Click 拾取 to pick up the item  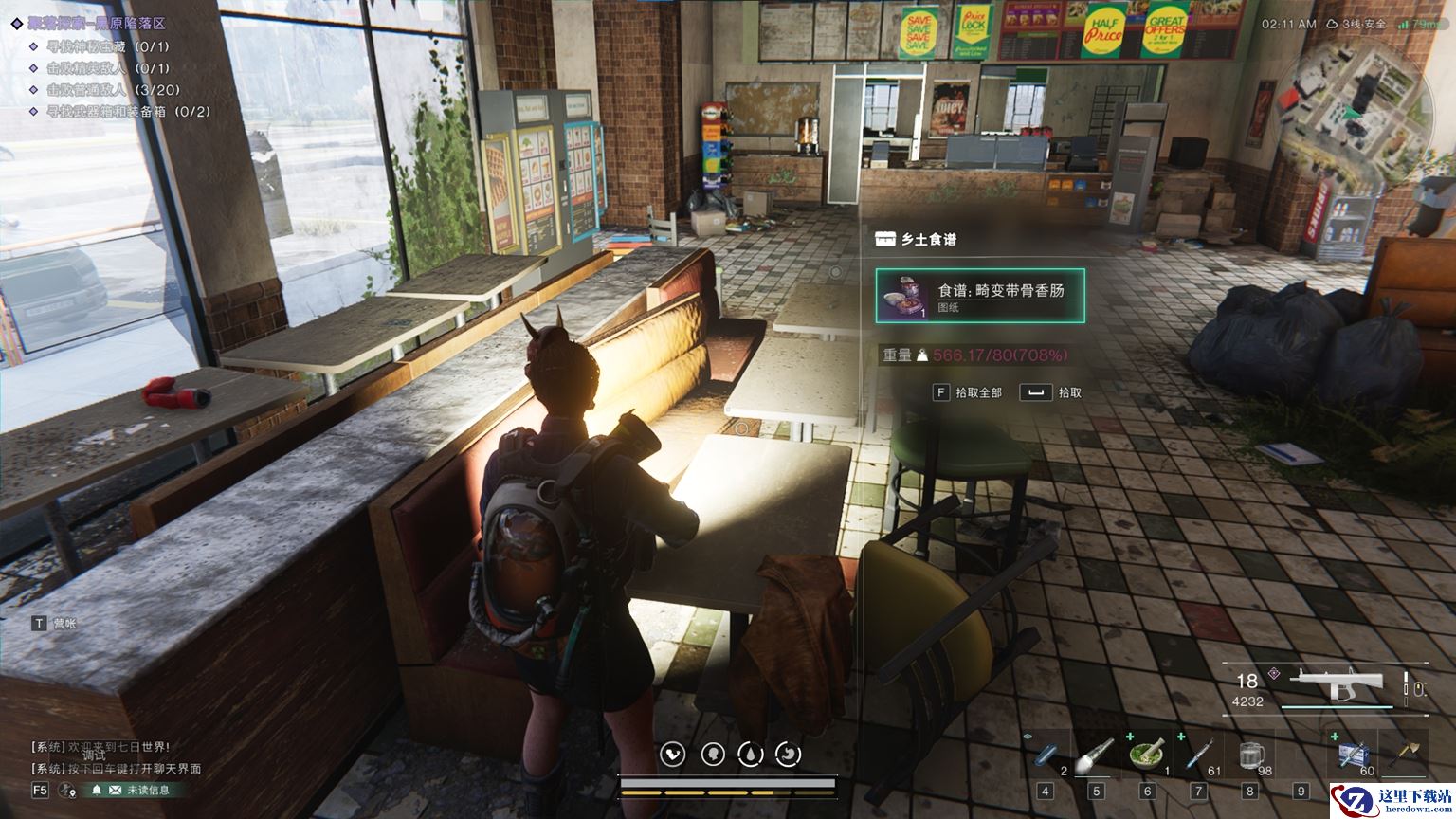coord(1051,392)
